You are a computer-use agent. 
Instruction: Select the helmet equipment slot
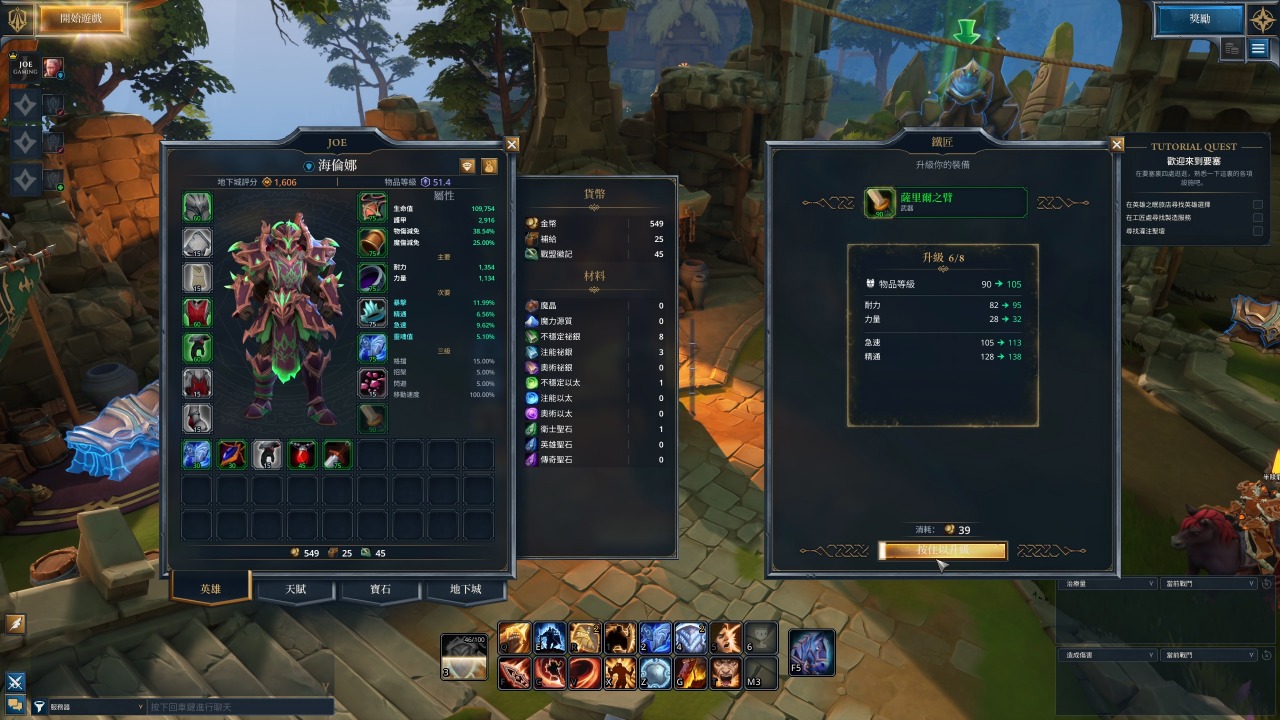point(197,208)
